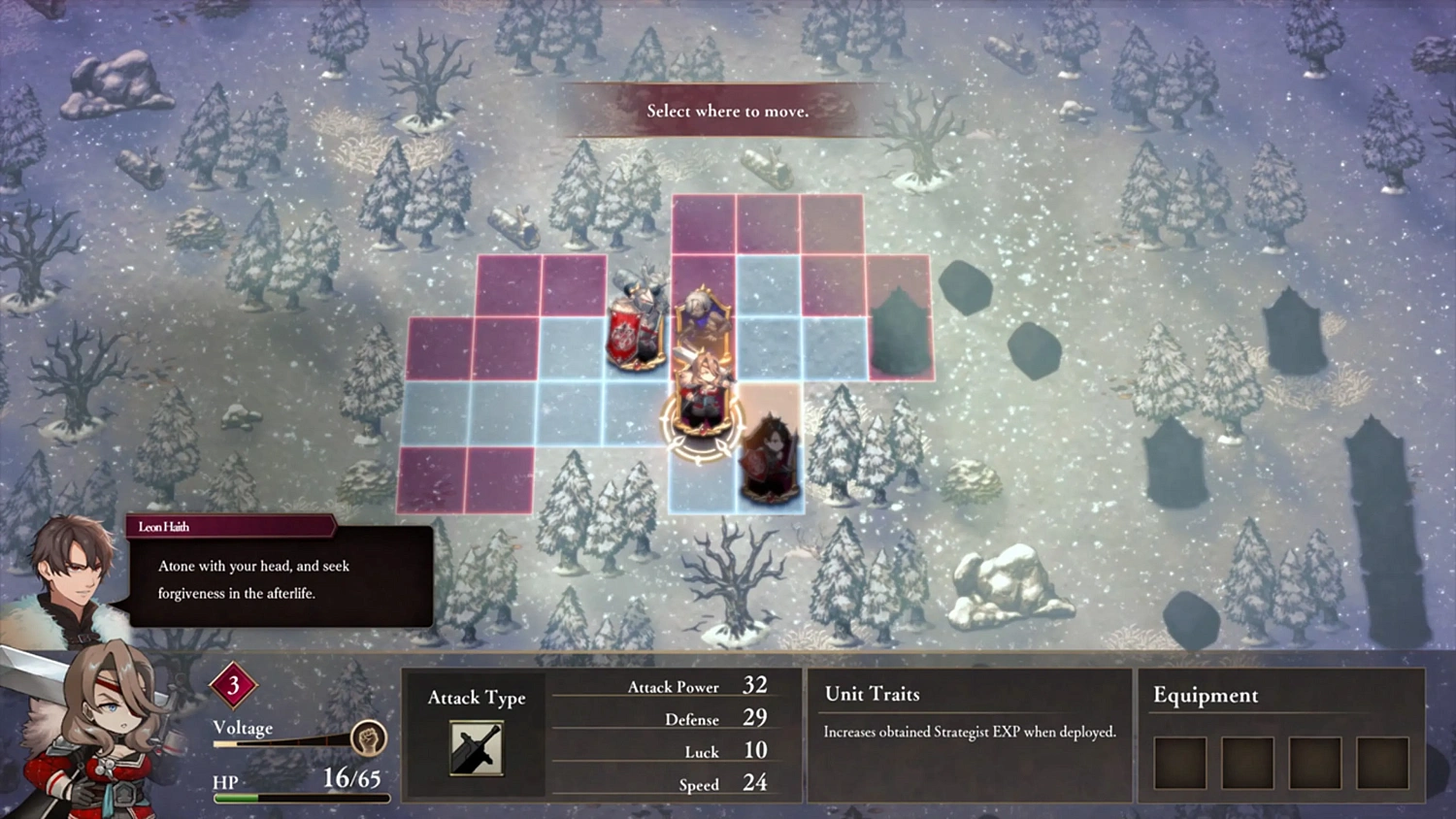Click the Unit Traits panel header

[x=870, y=694]
